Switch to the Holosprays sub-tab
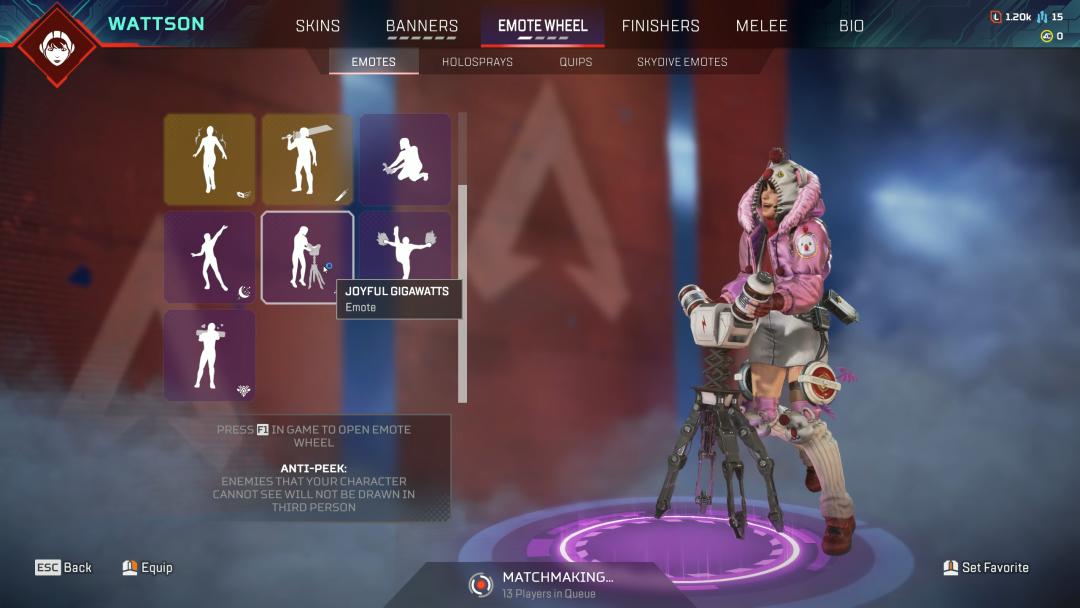Image resolution: width=1080 pixels, height=608 pixels. [x=477, y=62]
